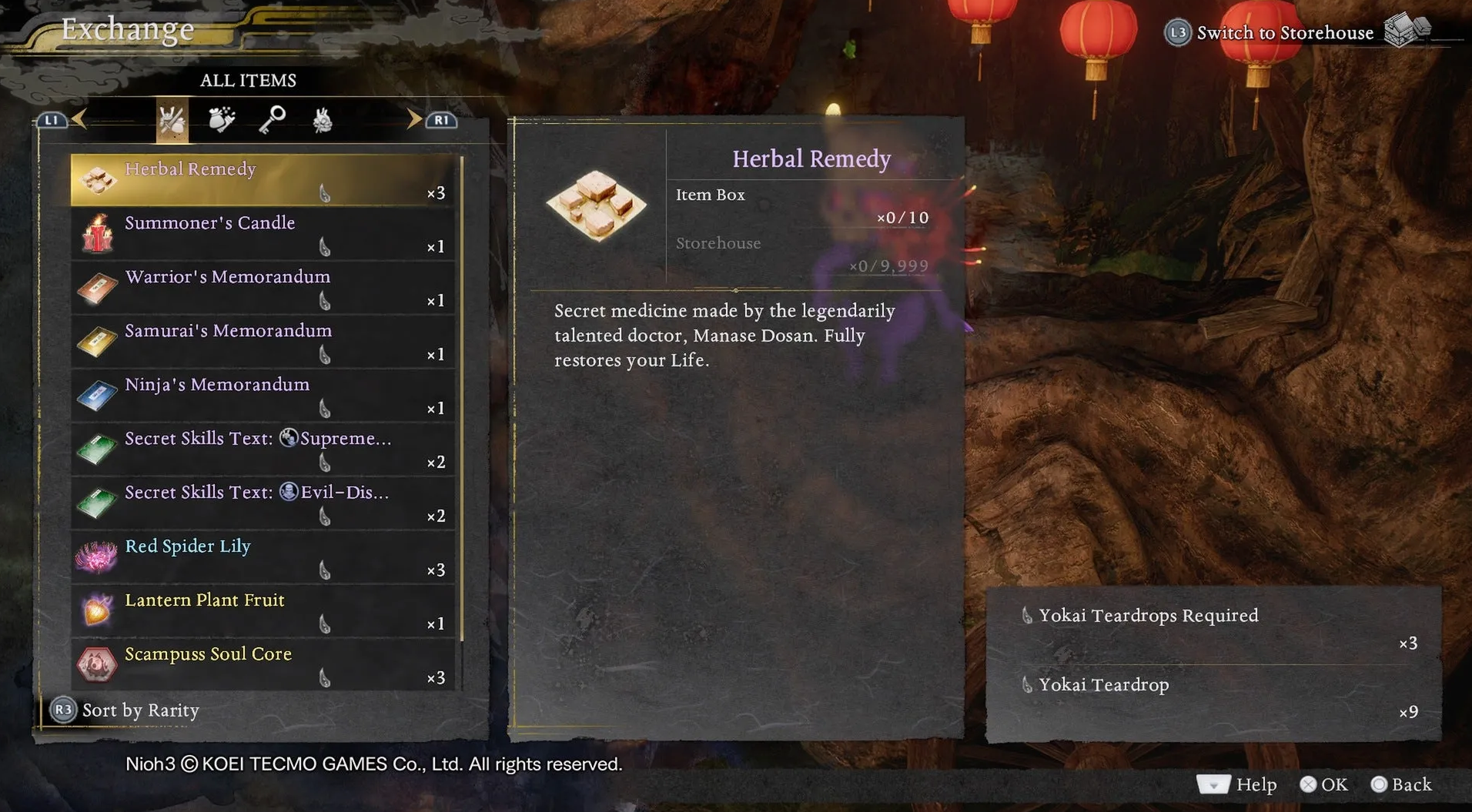The height and width of the screenshot is (812, 1472).
Task: Choose Secret Skills Text: Supreme entry
Action: [262, 449]
